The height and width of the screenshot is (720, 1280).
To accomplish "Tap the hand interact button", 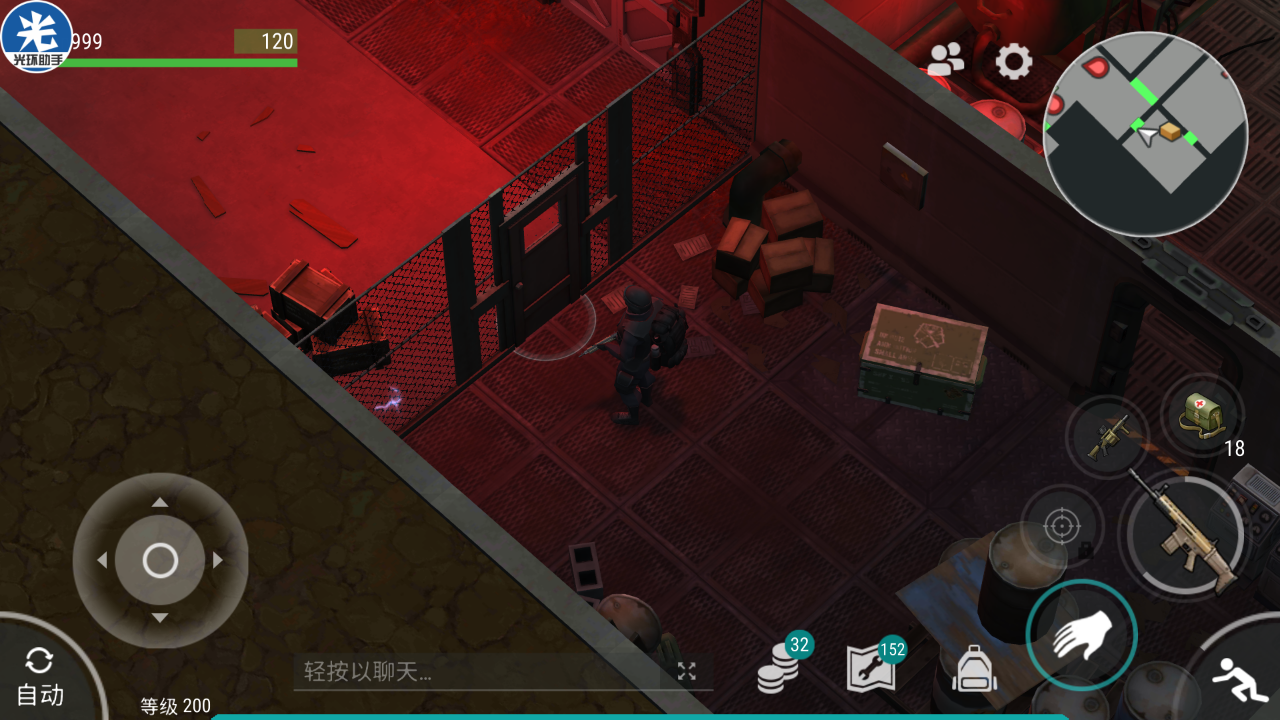I will (1081, 634).
